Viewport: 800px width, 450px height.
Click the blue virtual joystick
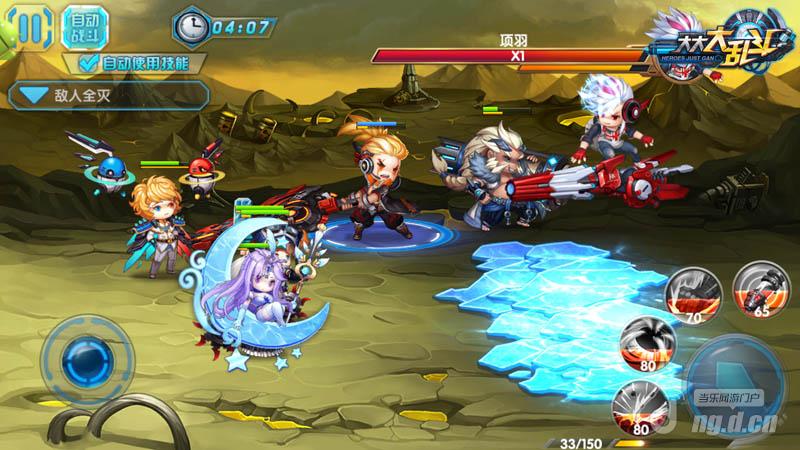coord(88,357)
